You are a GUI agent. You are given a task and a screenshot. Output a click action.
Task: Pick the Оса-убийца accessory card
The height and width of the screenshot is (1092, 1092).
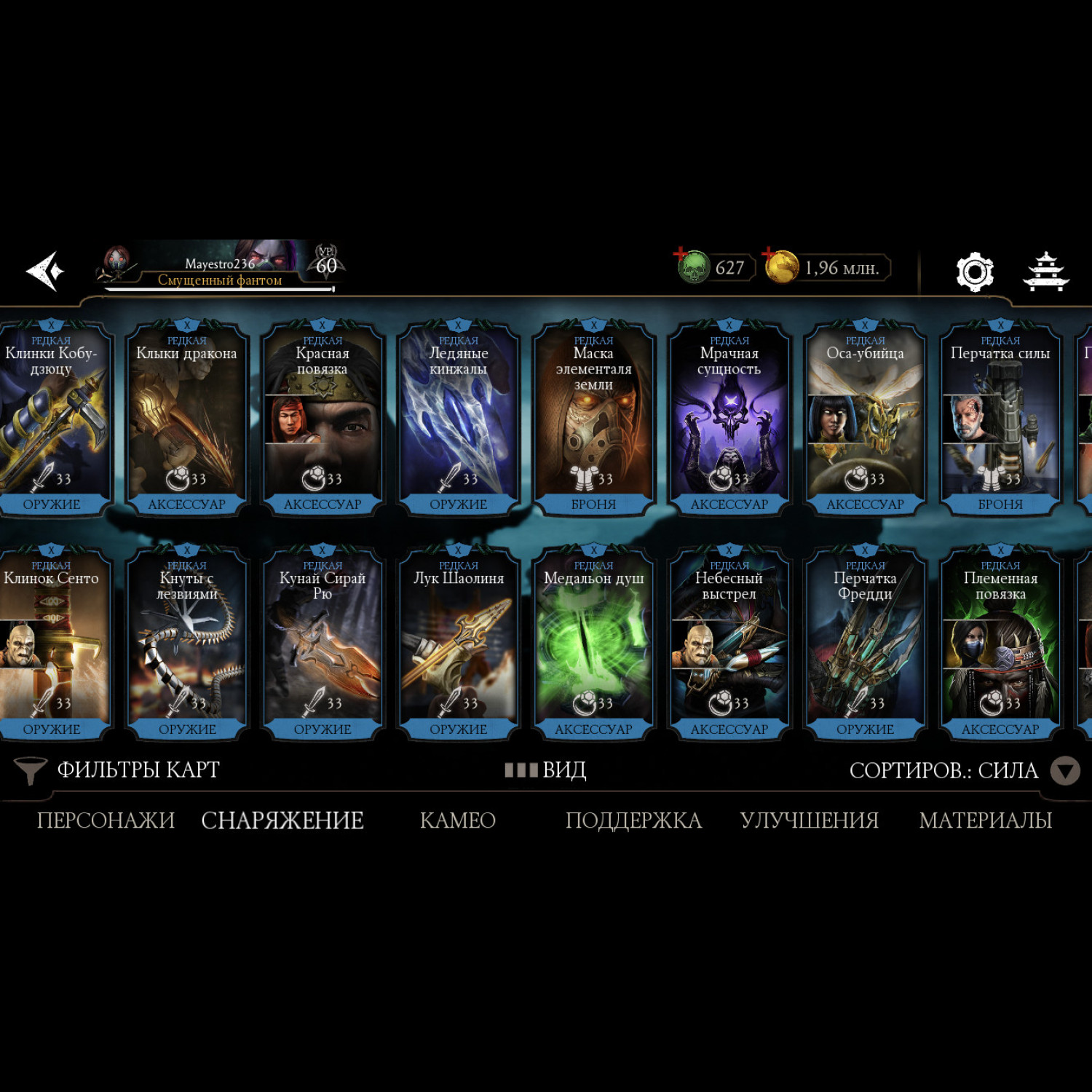(x=865, y=419)
